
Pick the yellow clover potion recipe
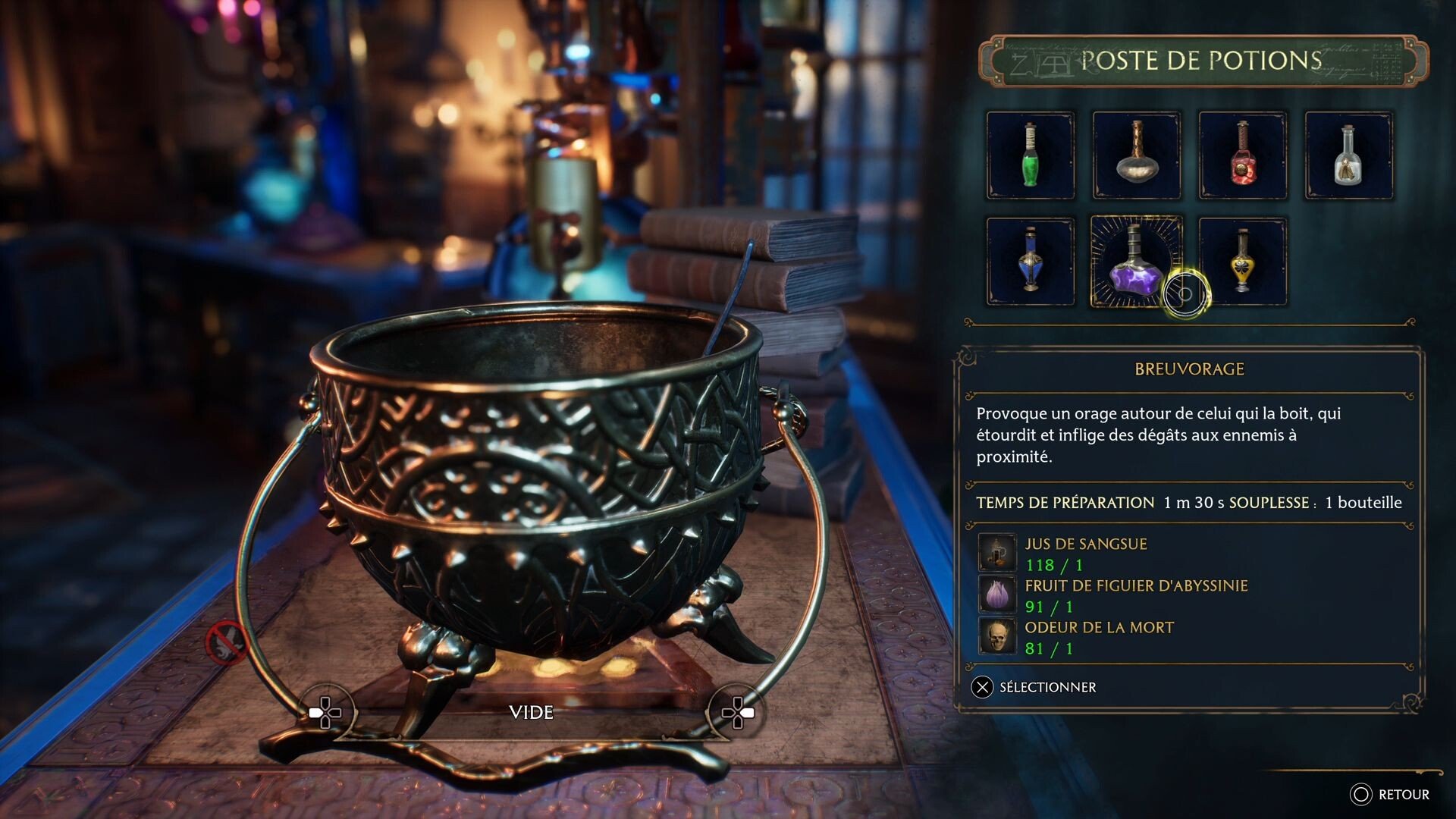pos(1242,262)
